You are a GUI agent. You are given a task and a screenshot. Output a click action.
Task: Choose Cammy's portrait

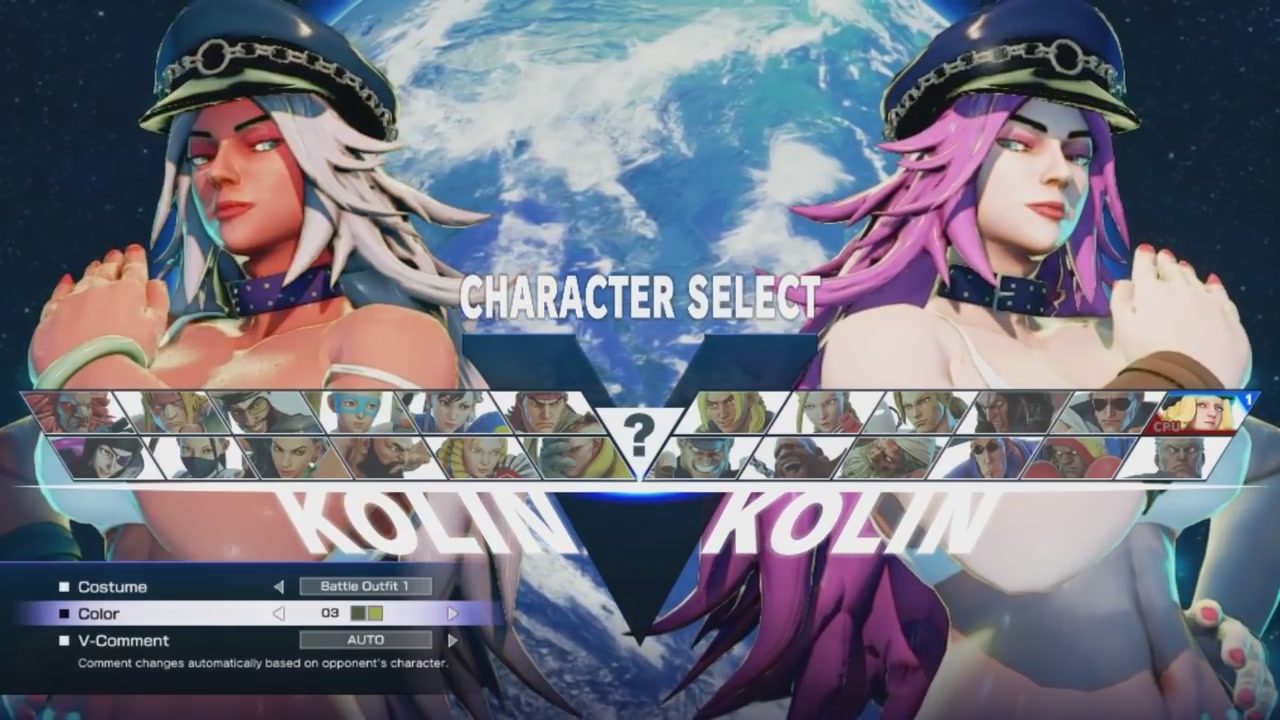click(x=820, y=410)
